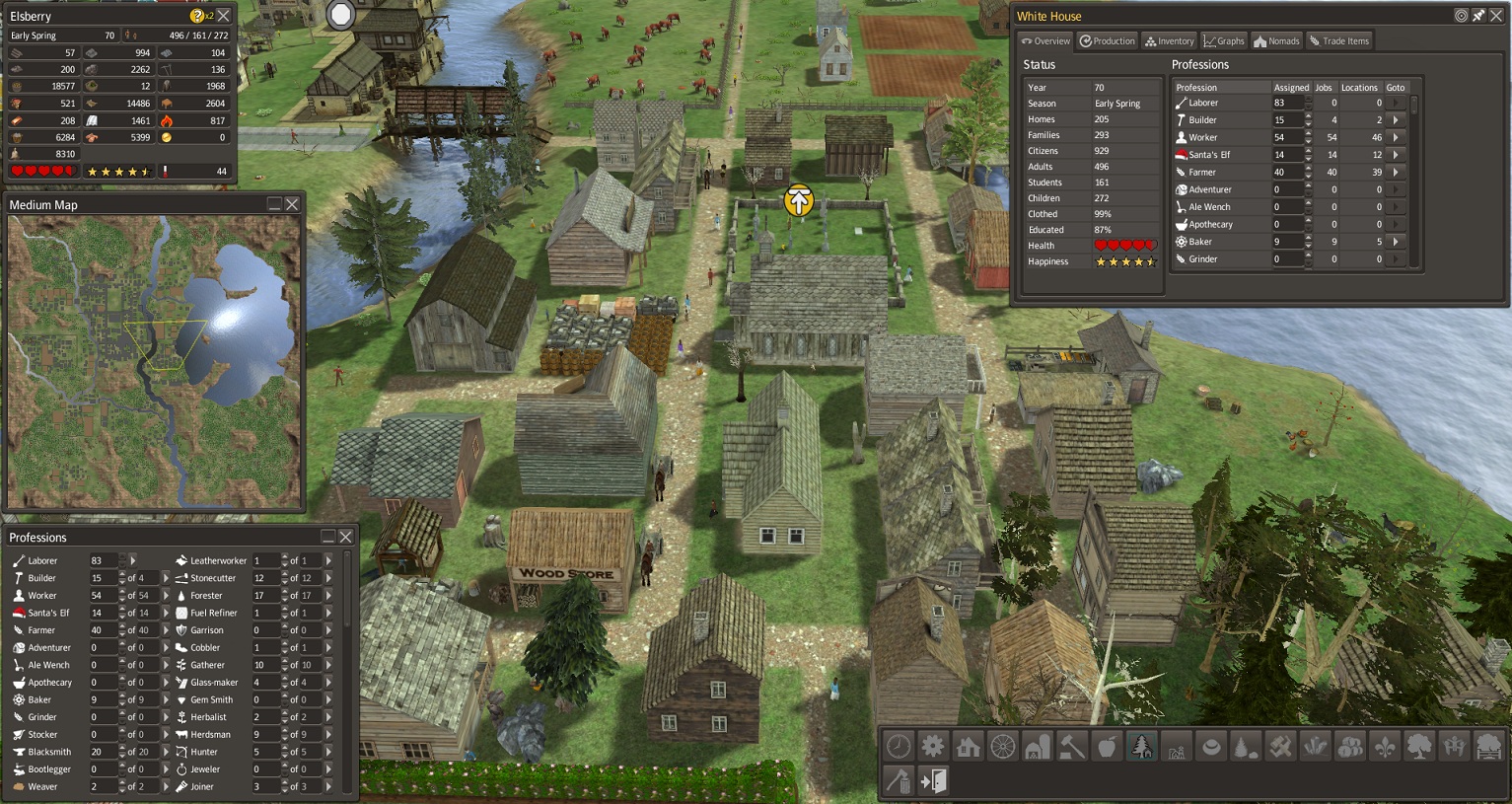Close the bottom-left Professions window
The height and width of the screenshot is (804, 1512).
346,537
